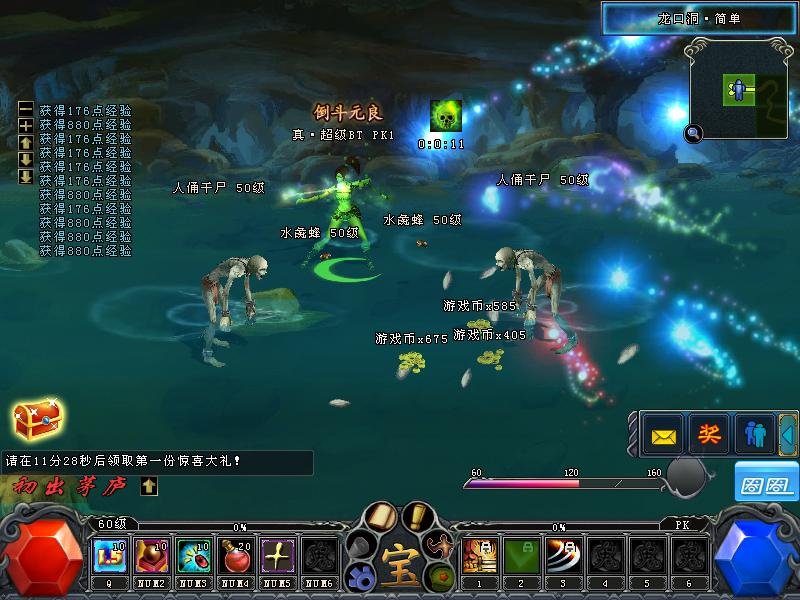The height and width of the screenshot is (600, 800).
Task: Click the plus button beside the message log
Action: [26, 126]
